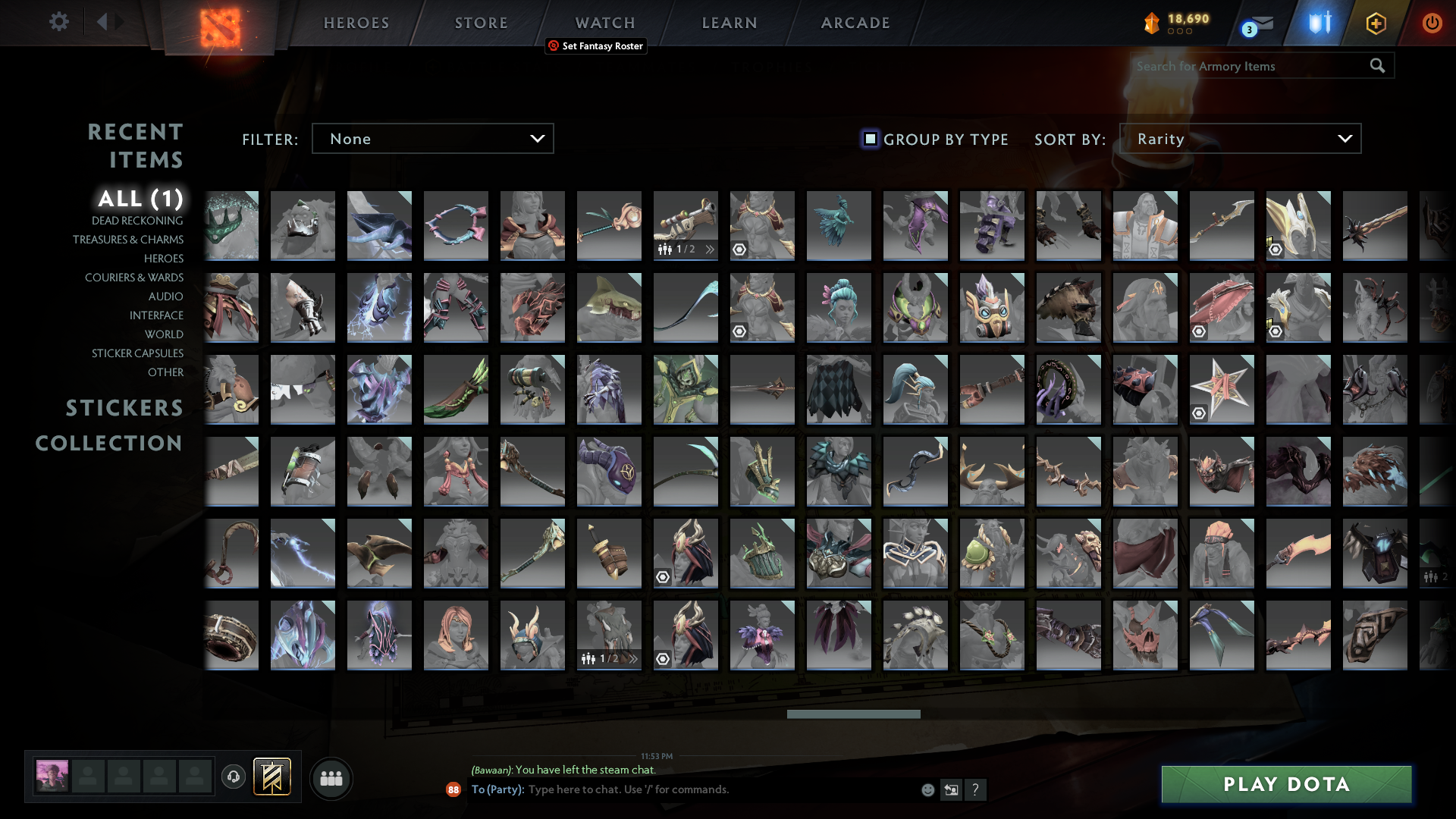
Task: Open the friends list people icon
Action: (331, 778)
